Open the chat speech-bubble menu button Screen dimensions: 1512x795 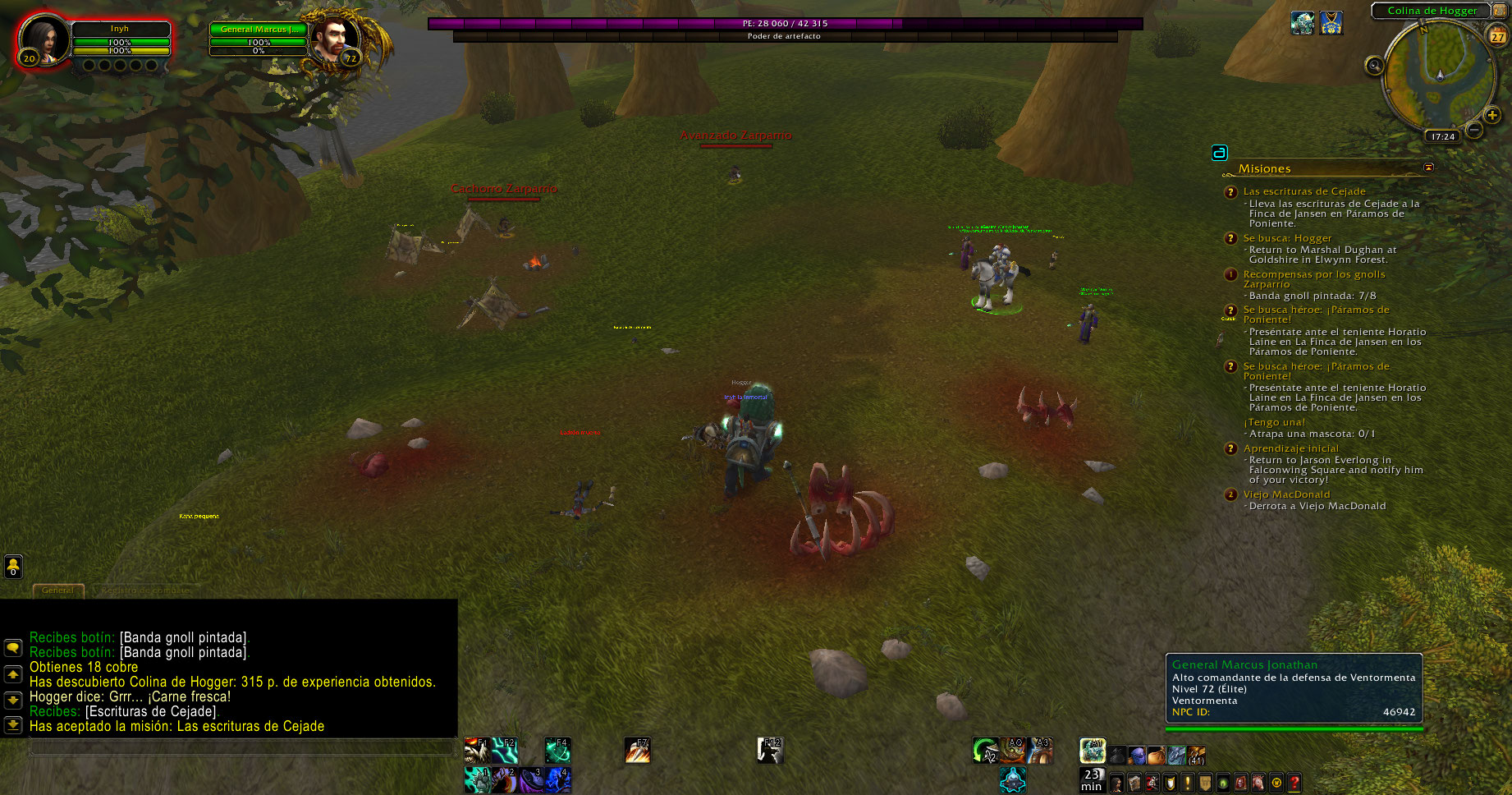pos(13,647)
